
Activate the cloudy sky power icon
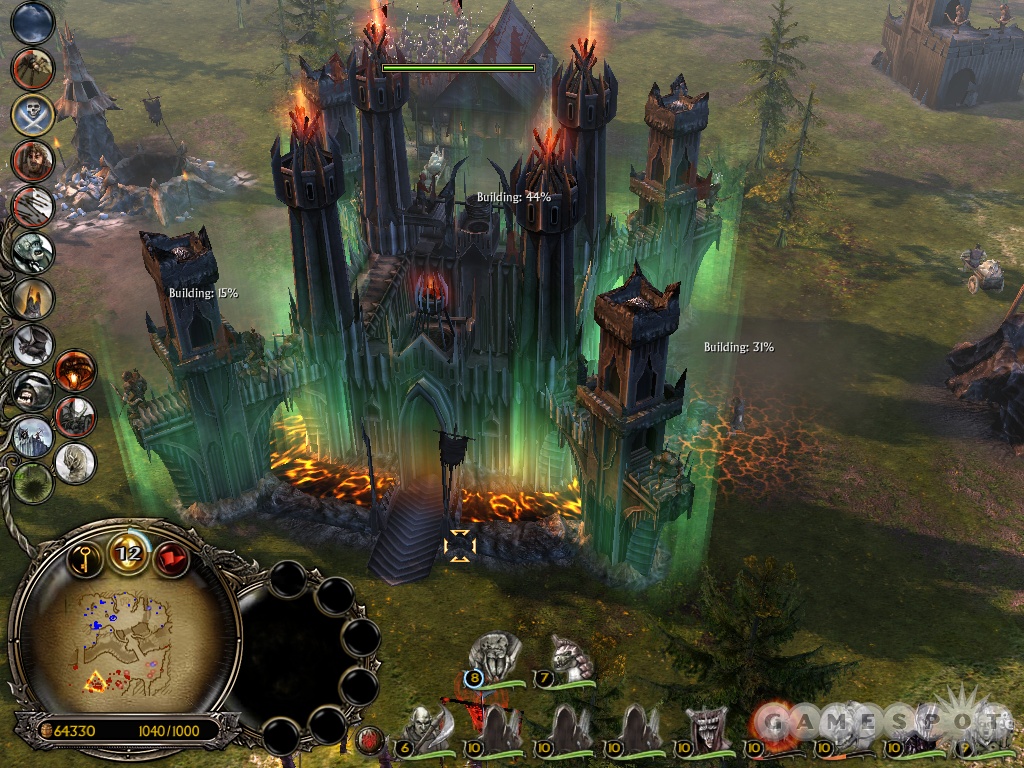click(x=33, y=22)
